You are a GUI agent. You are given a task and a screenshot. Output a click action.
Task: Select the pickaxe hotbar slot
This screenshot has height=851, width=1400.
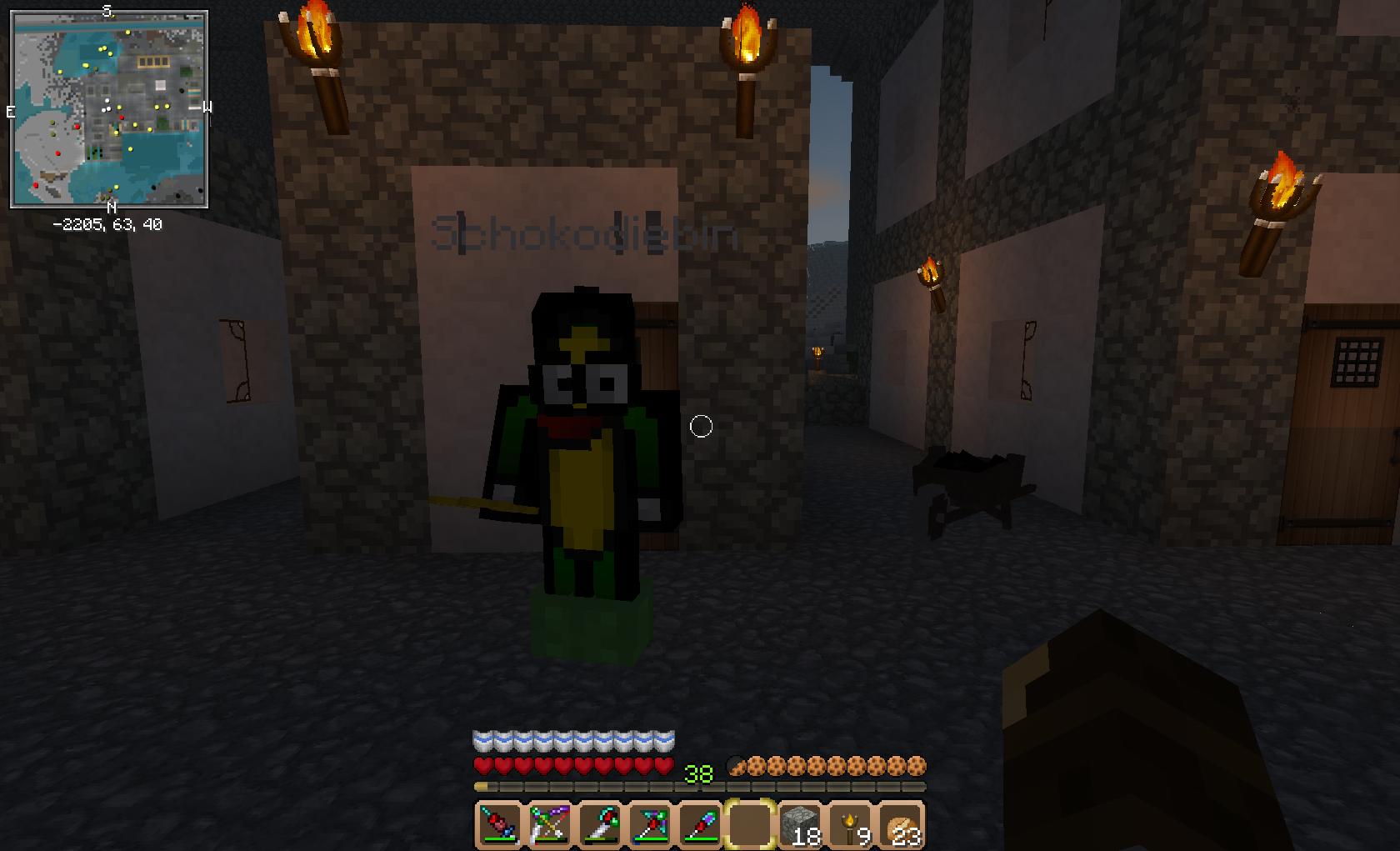650,824
